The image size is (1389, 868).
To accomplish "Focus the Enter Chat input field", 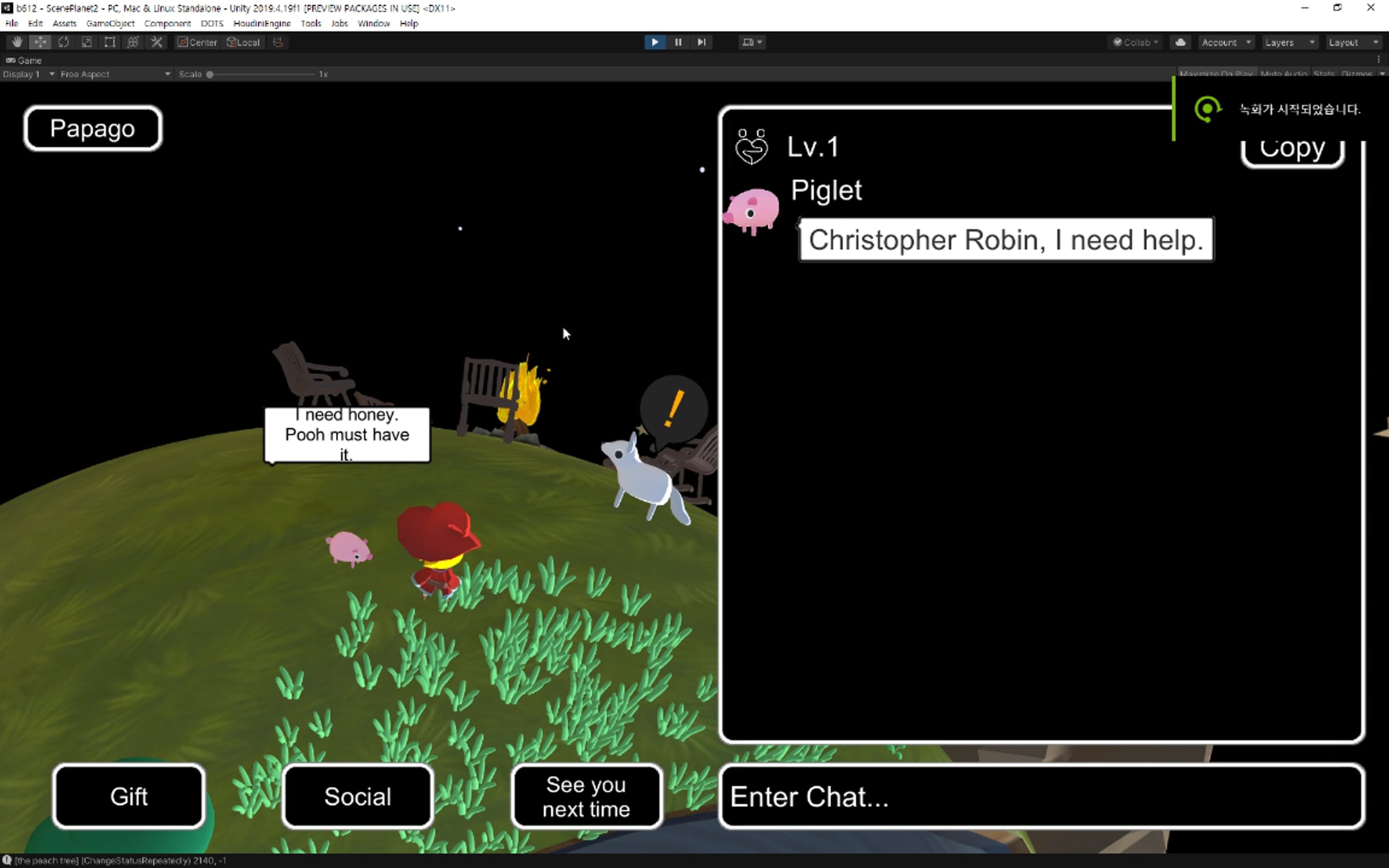I will point(1041,796).
